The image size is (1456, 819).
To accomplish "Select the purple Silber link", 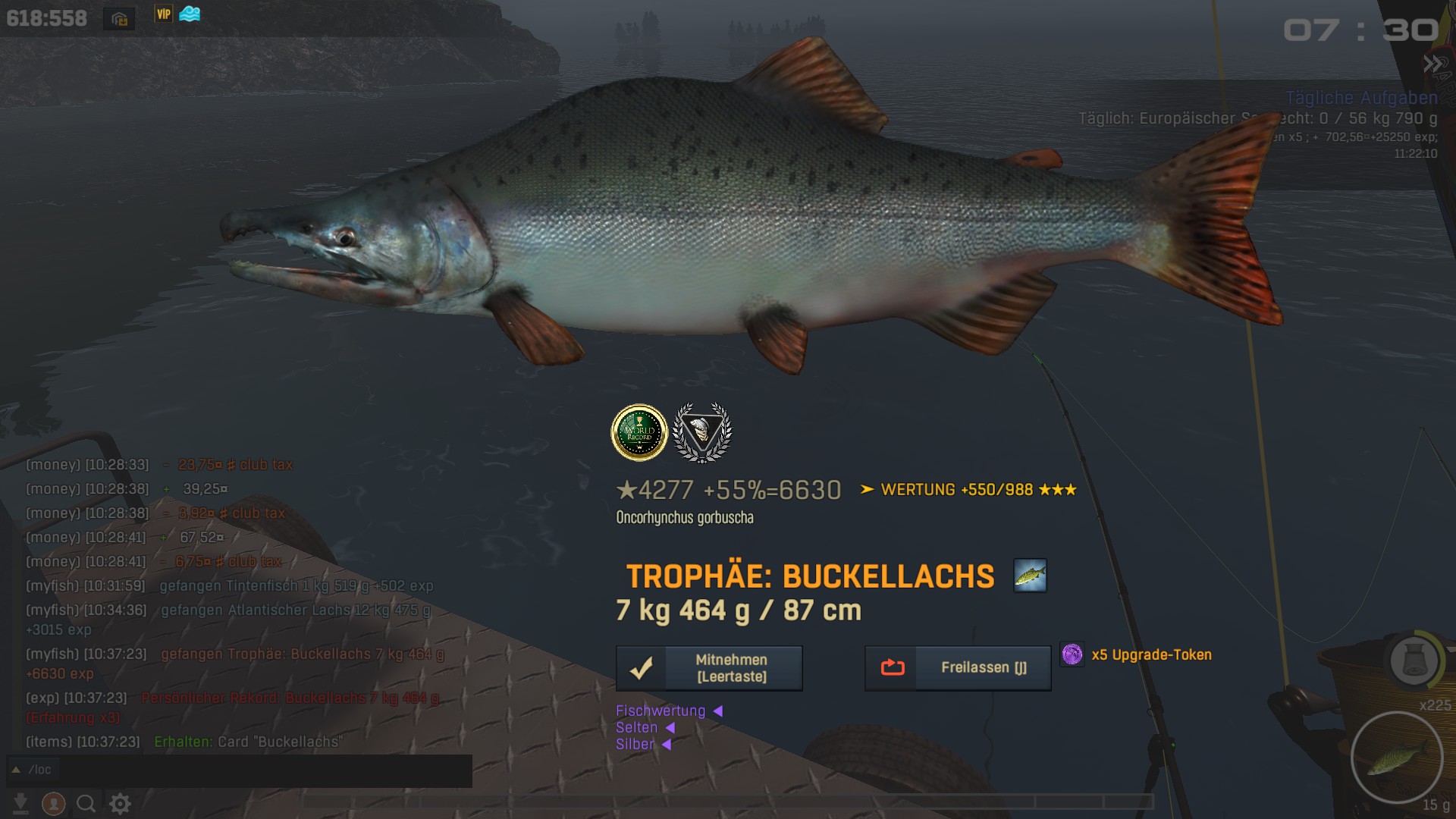I will point(635,745).
